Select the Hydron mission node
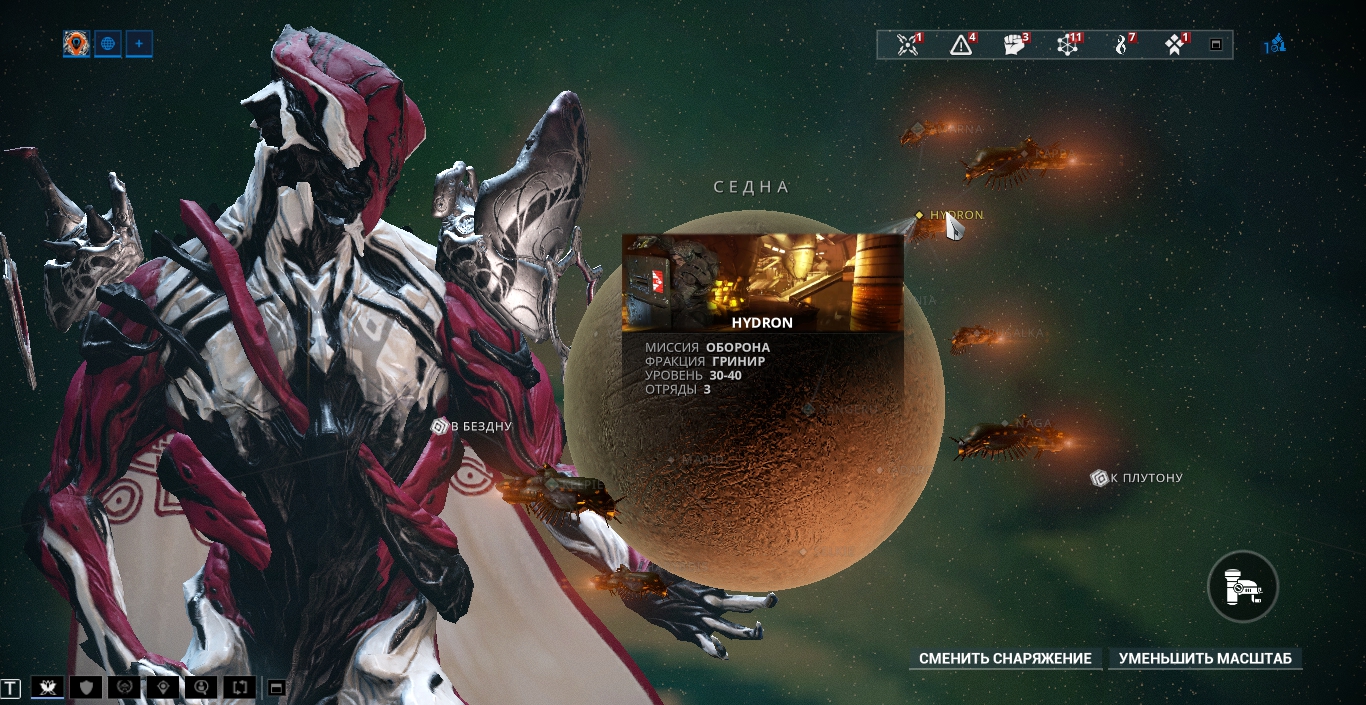 coord(955,215)
